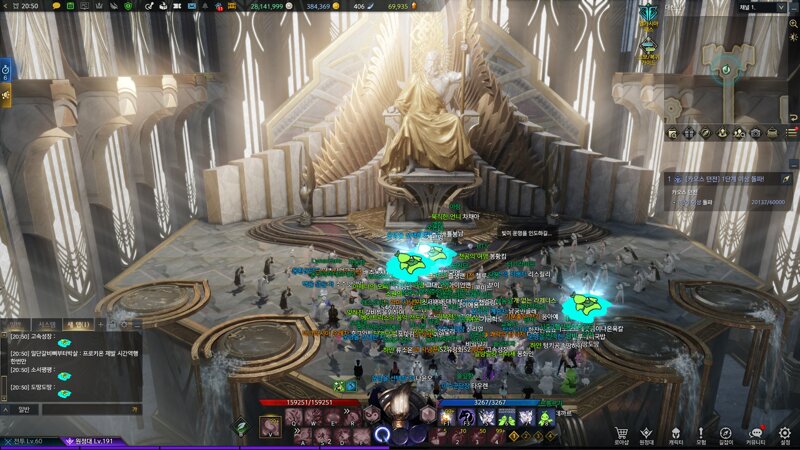Open the cash shop cart icon
The image size is (800, 450).
click(620, 433)
